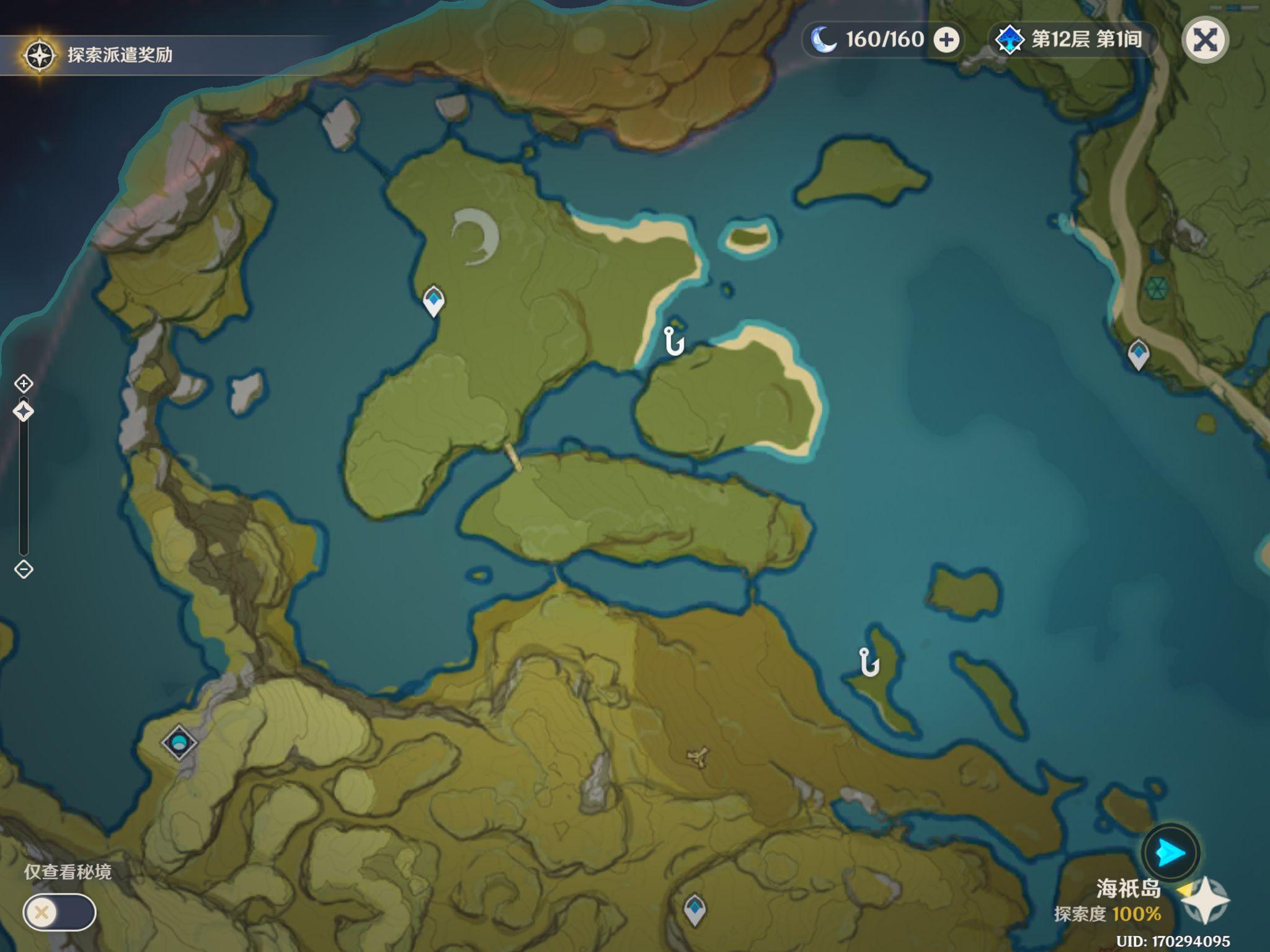Add Original Resin with the plus button

946,40
